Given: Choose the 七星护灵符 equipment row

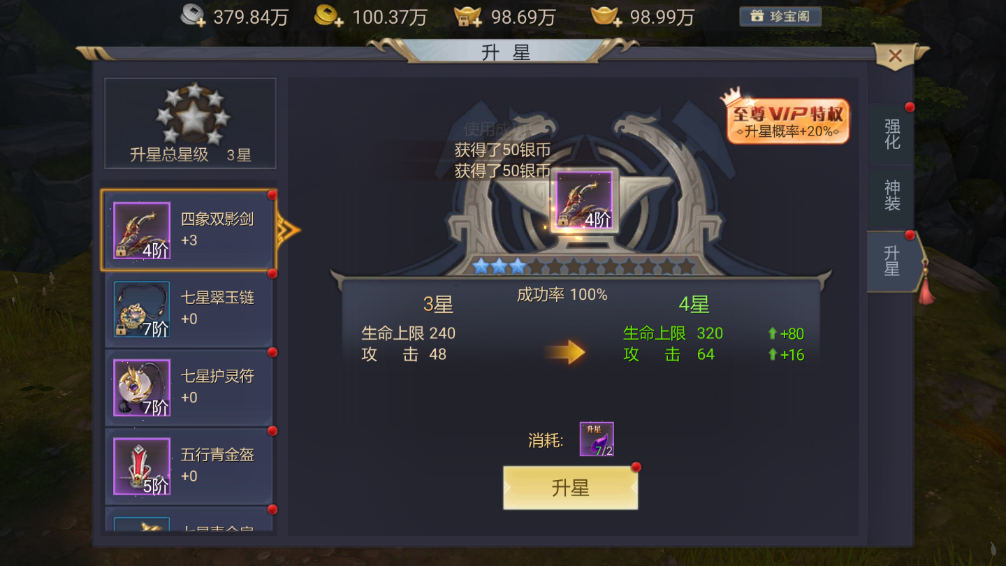Looking at the screenshot, I should 188,387.
